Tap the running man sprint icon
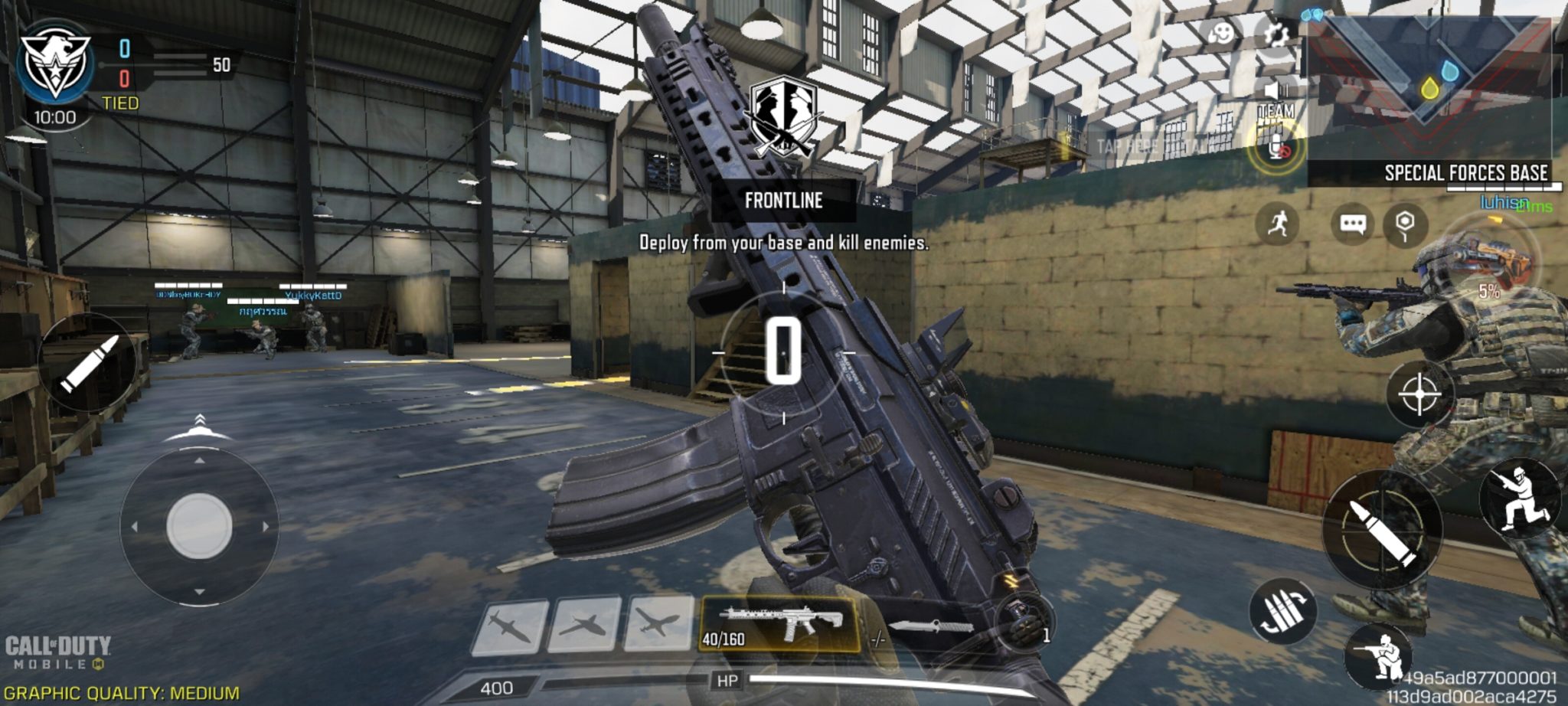The image size is (1568, 706). click(x=1277, y=224)
